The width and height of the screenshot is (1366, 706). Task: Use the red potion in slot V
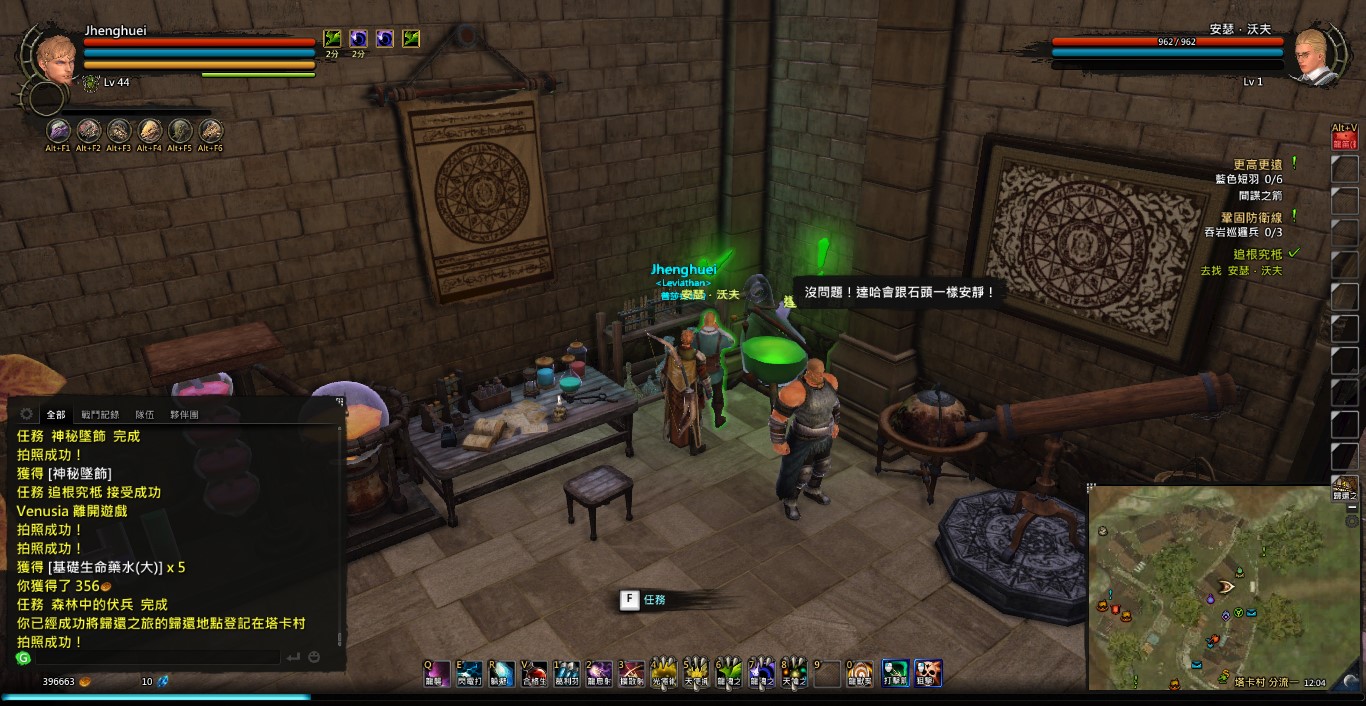[534, 673]
